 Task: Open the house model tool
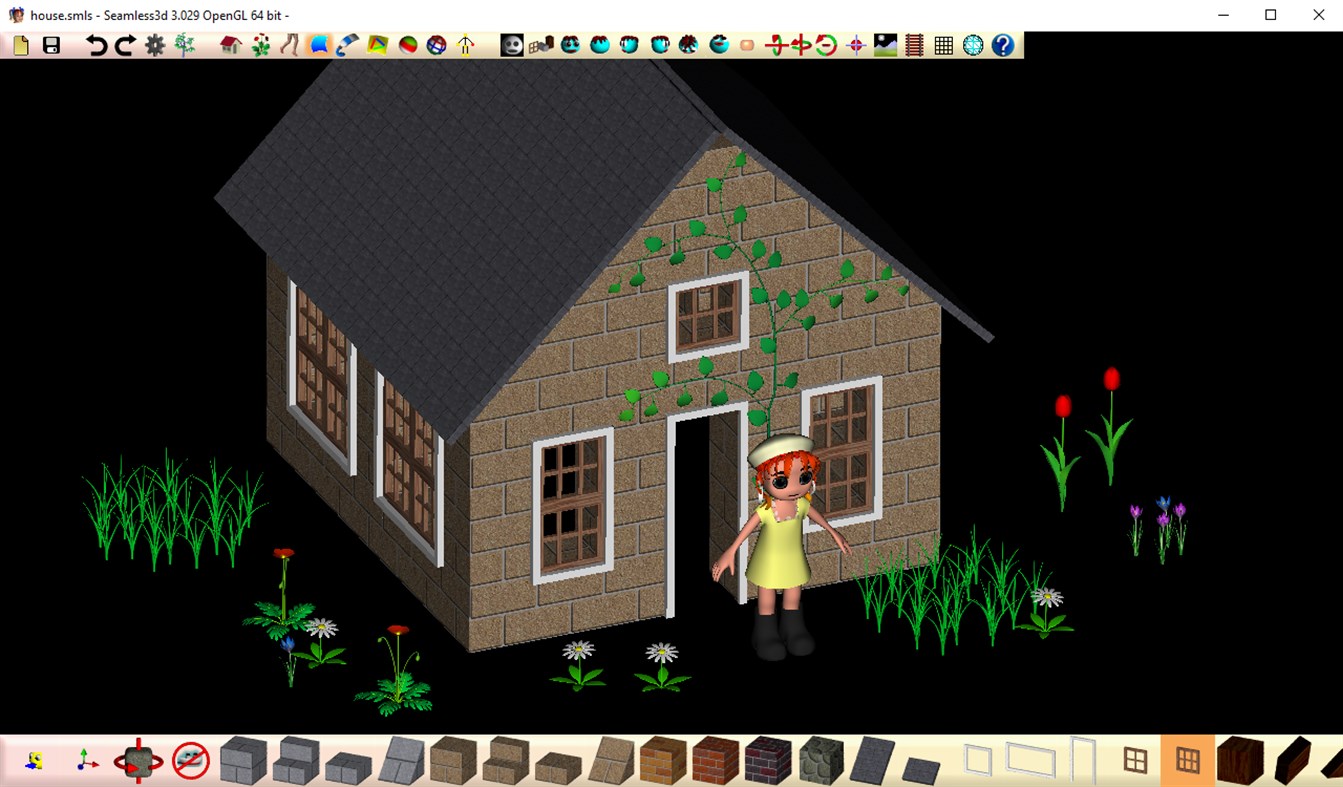tap(229, 44)
